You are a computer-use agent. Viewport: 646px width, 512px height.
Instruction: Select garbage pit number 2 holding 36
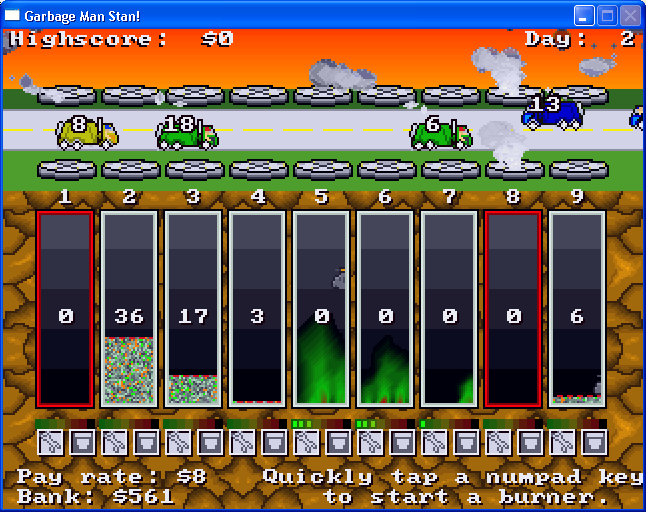(x=129, y=308)
